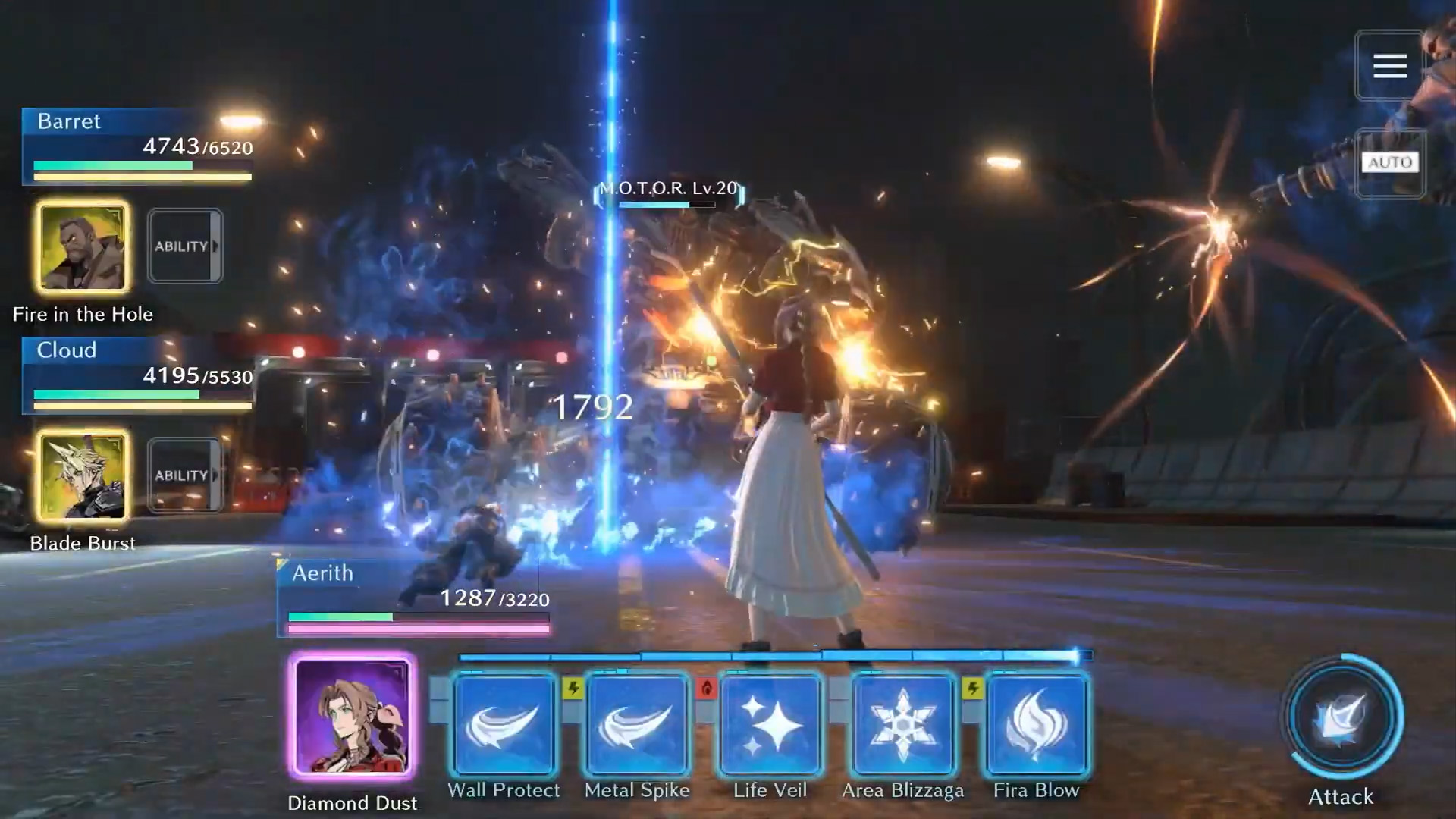Open the hamburger menu
The height and width of the screenshot is (819, 1456).
point(1390,66)
